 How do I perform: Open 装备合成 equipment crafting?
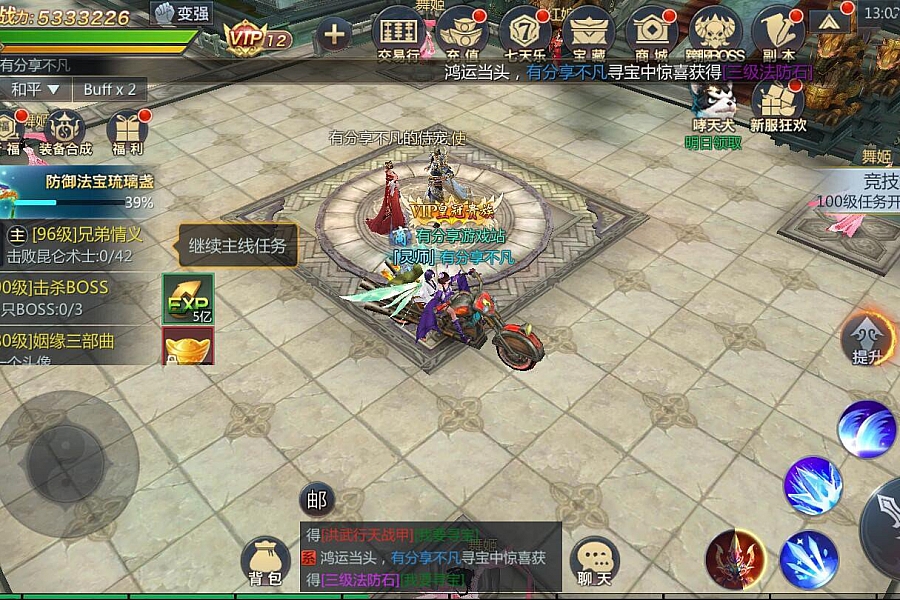point(65,133)
